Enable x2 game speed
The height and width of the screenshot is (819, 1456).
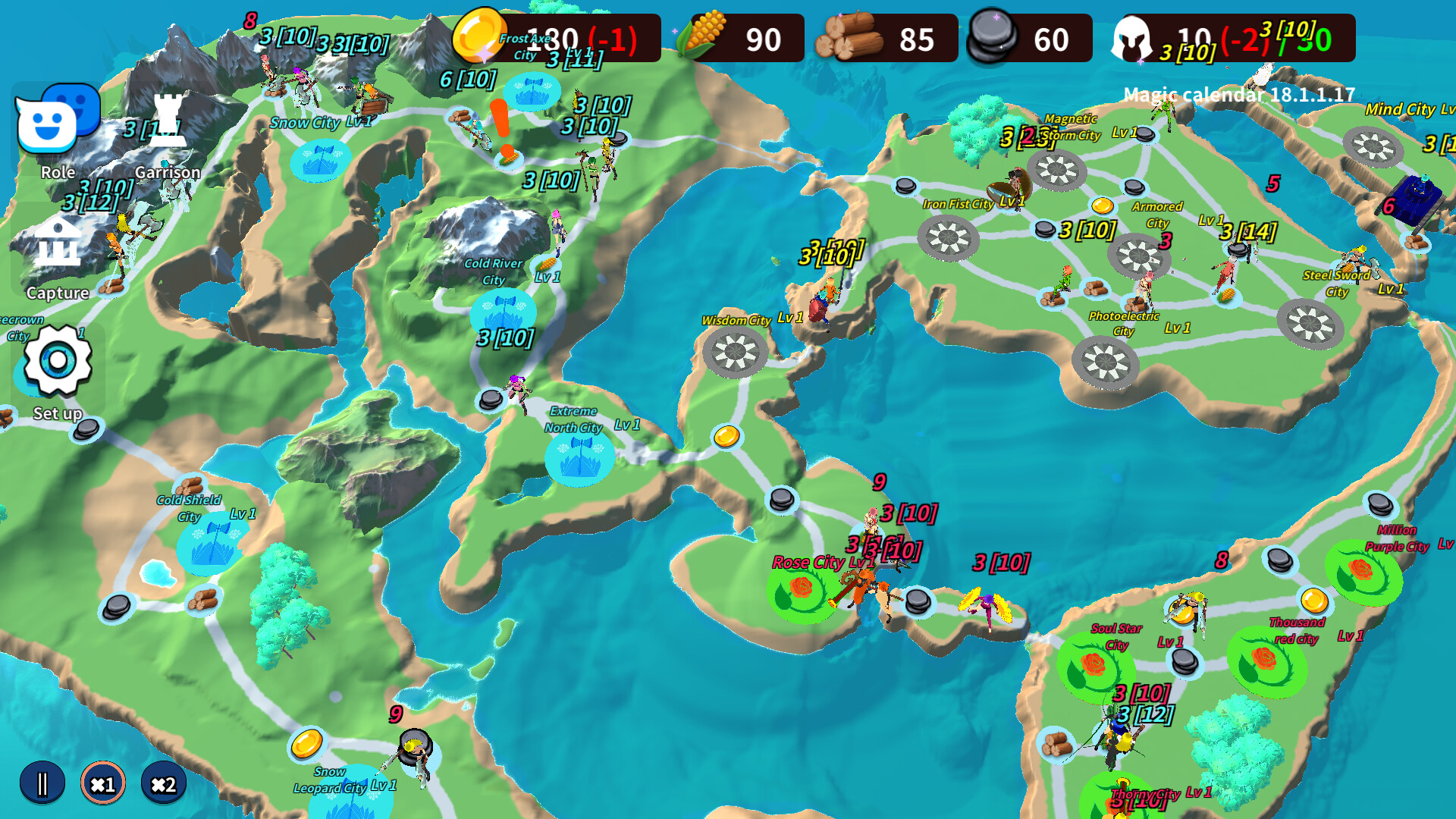pyautogui.click(x=164, y=785)
